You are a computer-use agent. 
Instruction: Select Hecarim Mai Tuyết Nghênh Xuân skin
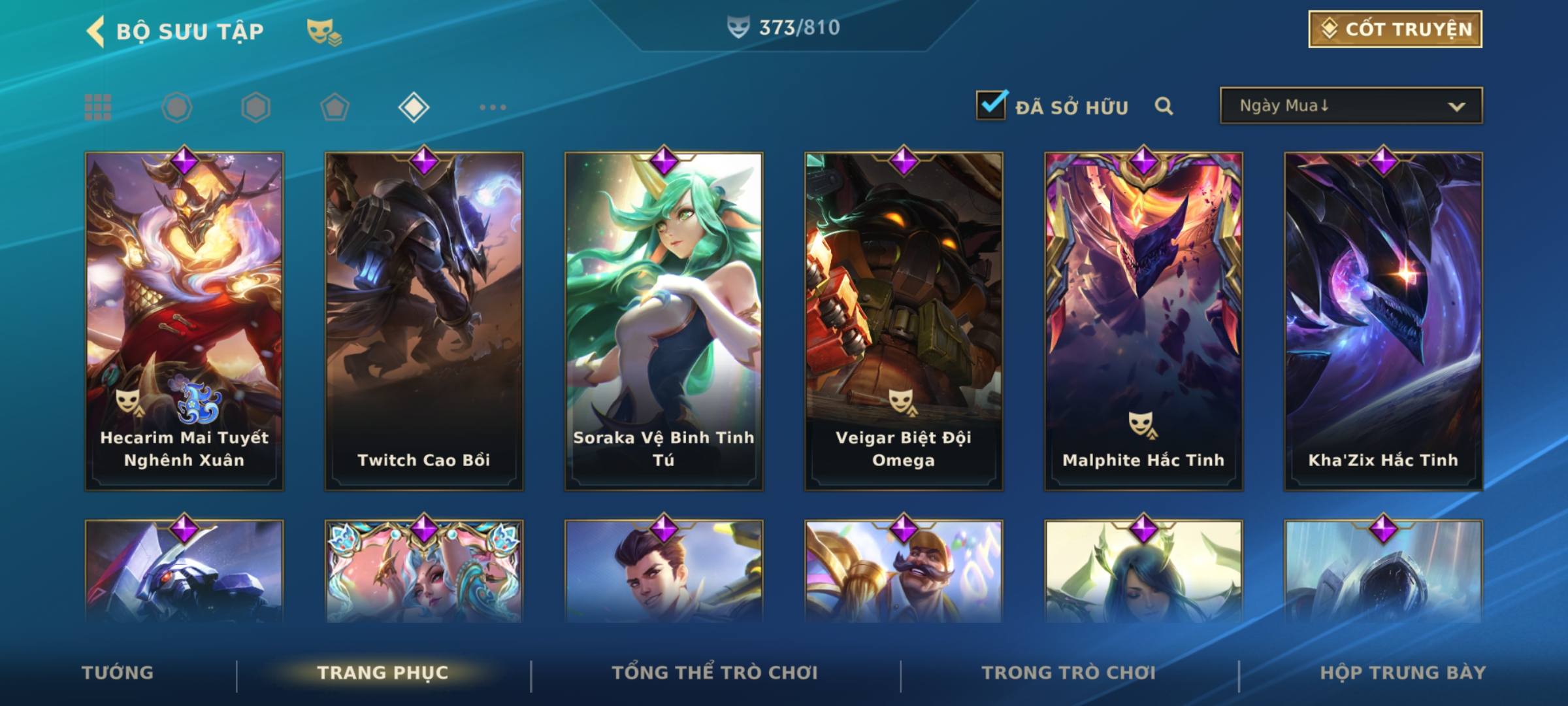184,320
